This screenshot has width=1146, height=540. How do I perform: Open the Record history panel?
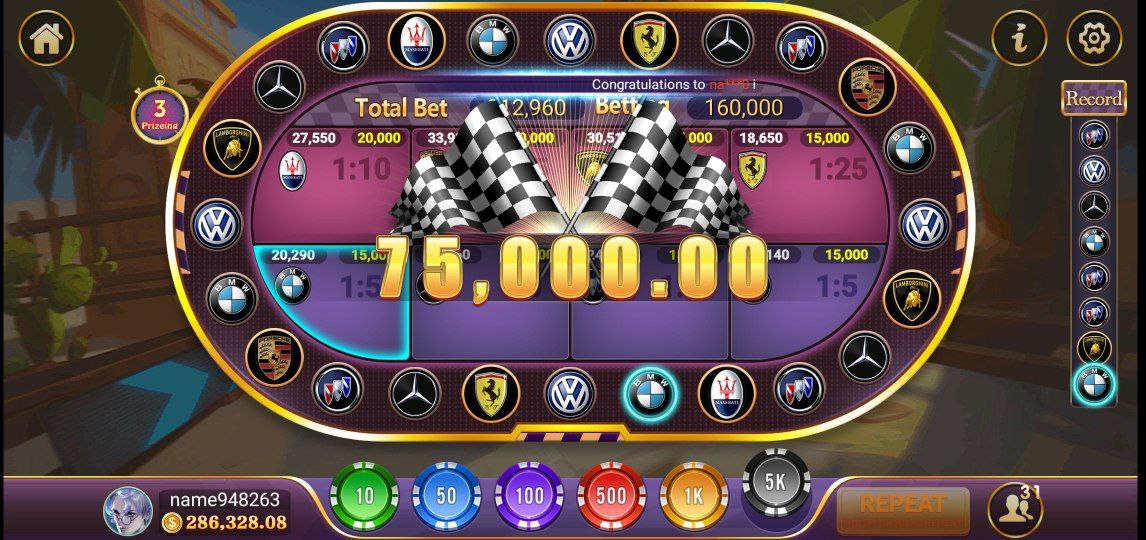pos(1093,98)
